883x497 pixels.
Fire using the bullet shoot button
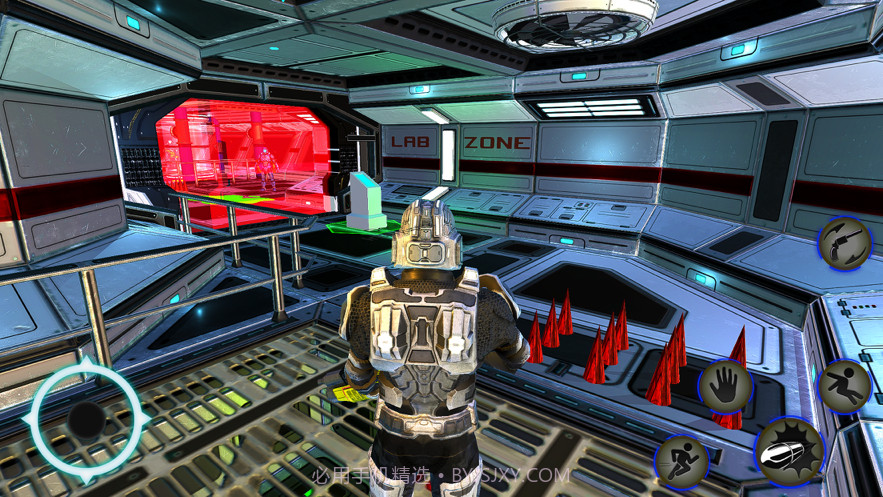click(x=788, y=453)
